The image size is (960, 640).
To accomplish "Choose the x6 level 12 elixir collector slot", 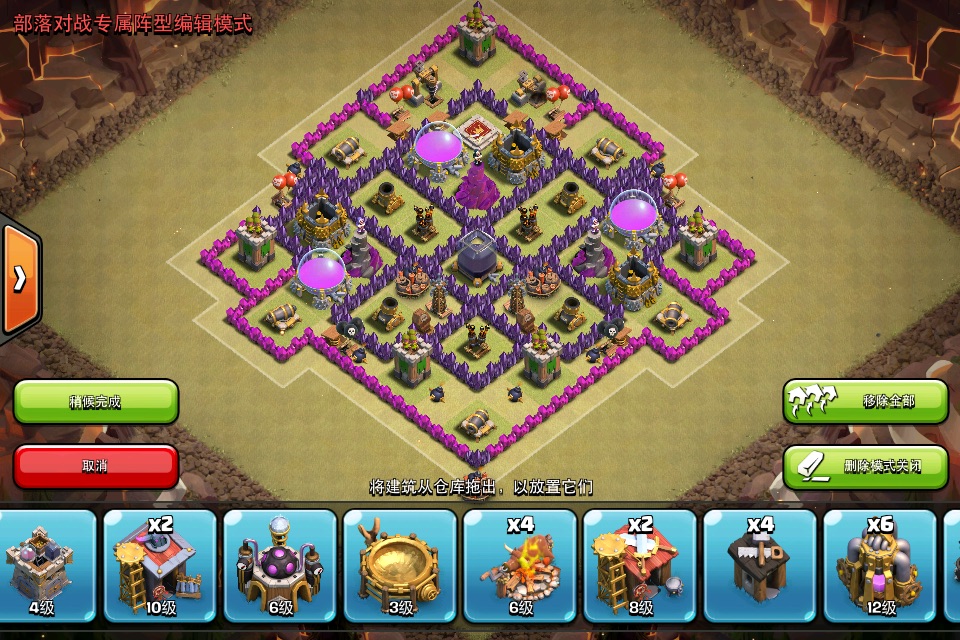I will pyautogui.click(x=880, y=565).
